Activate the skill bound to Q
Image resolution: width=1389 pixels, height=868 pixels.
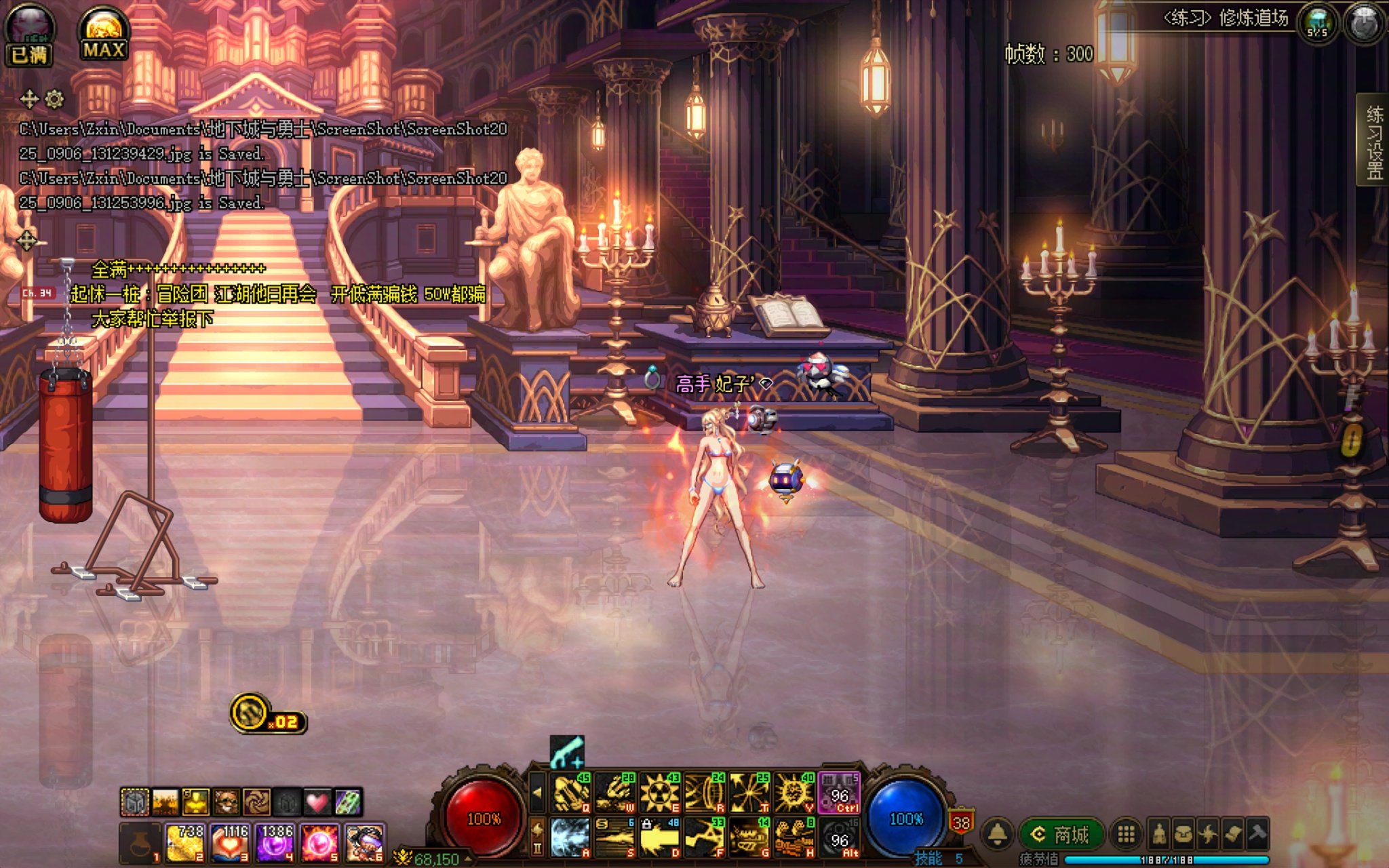572,793
